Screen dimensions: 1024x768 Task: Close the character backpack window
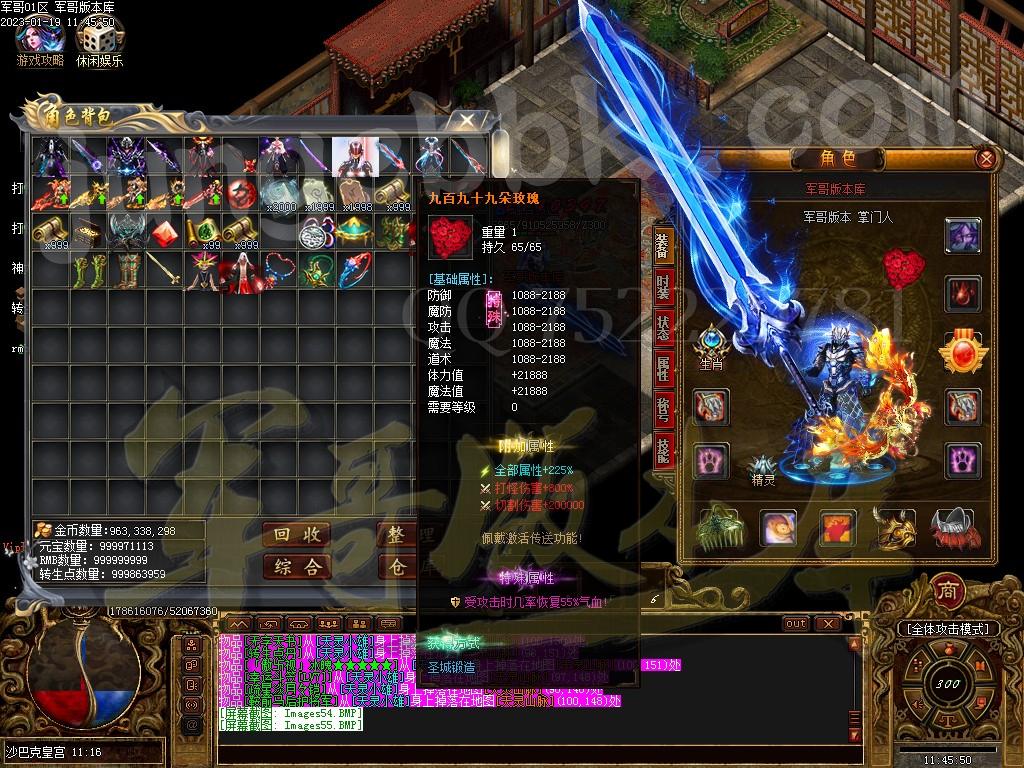tap(466, 121)
